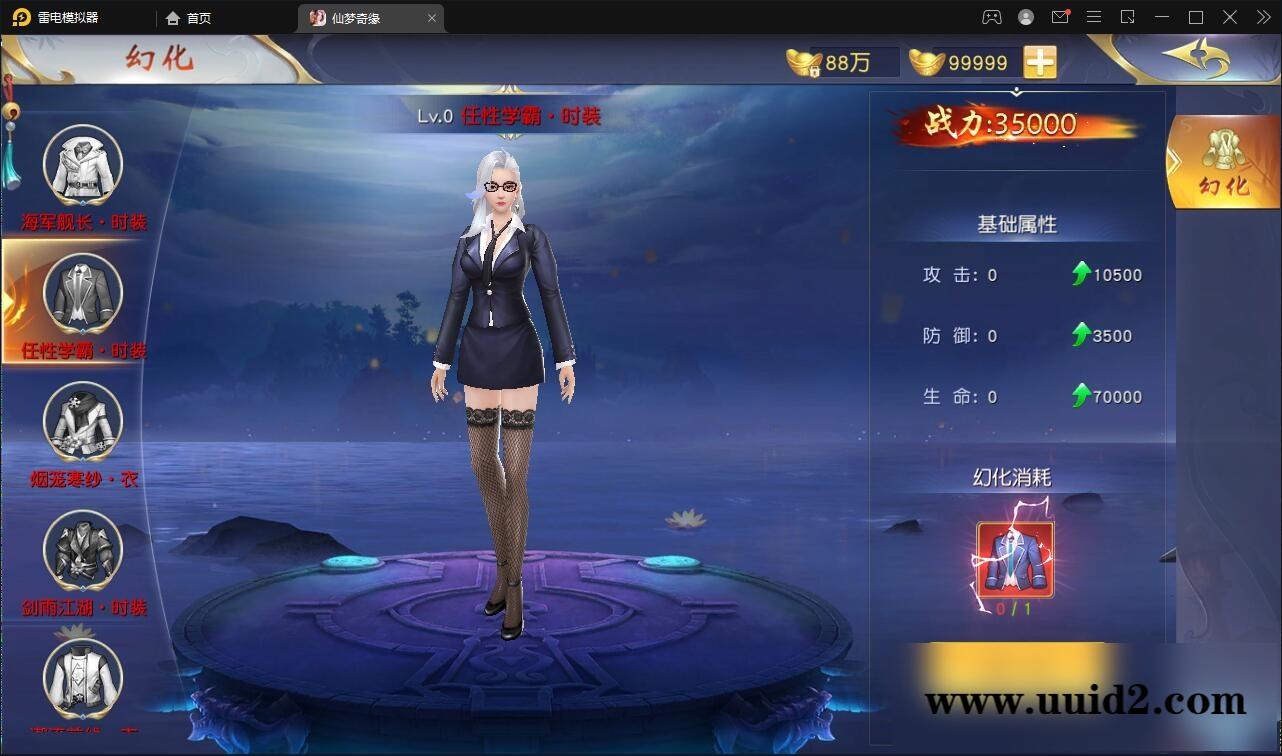Open the LDPlayer account avatar icon
The image size is (1282, 756).
pos(1025,17)
